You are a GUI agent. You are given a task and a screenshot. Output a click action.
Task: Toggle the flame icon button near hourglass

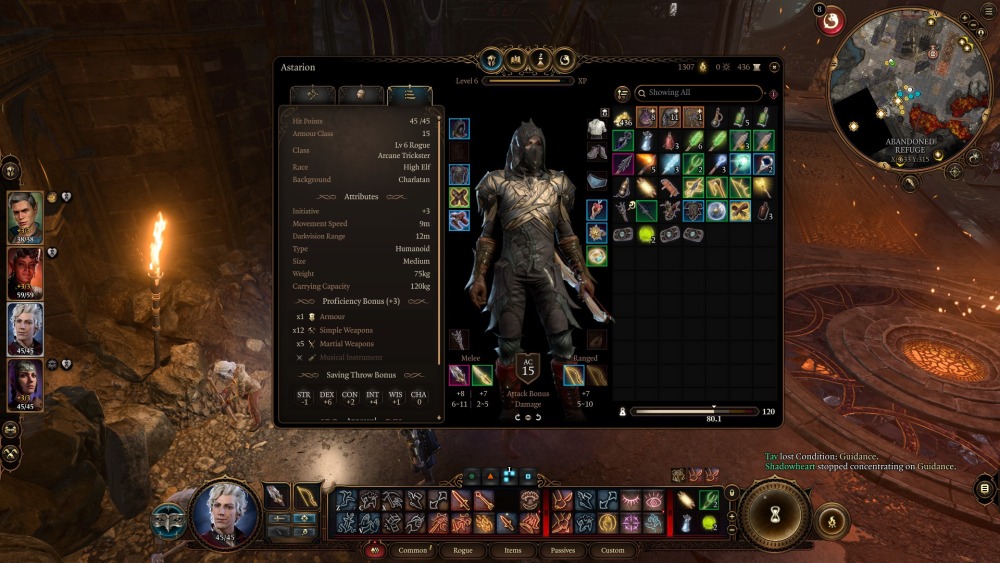point(832,520)
